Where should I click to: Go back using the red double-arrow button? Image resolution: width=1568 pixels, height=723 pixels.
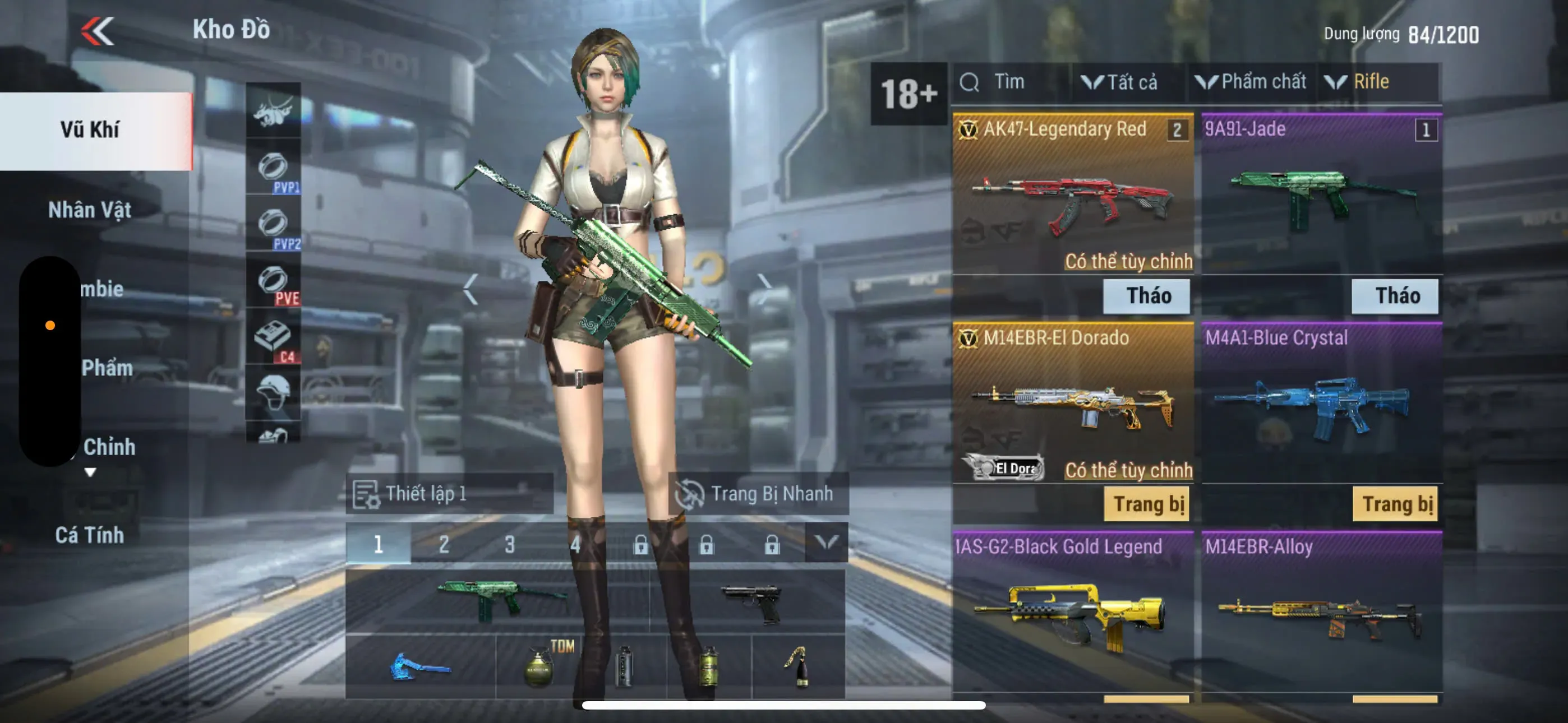click(x=98, y=30)
